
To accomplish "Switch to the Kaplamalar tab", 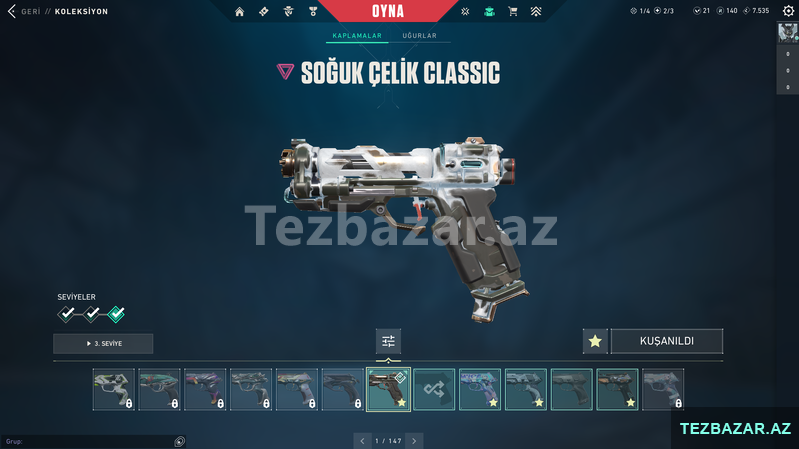I will (x=357, y=36).
